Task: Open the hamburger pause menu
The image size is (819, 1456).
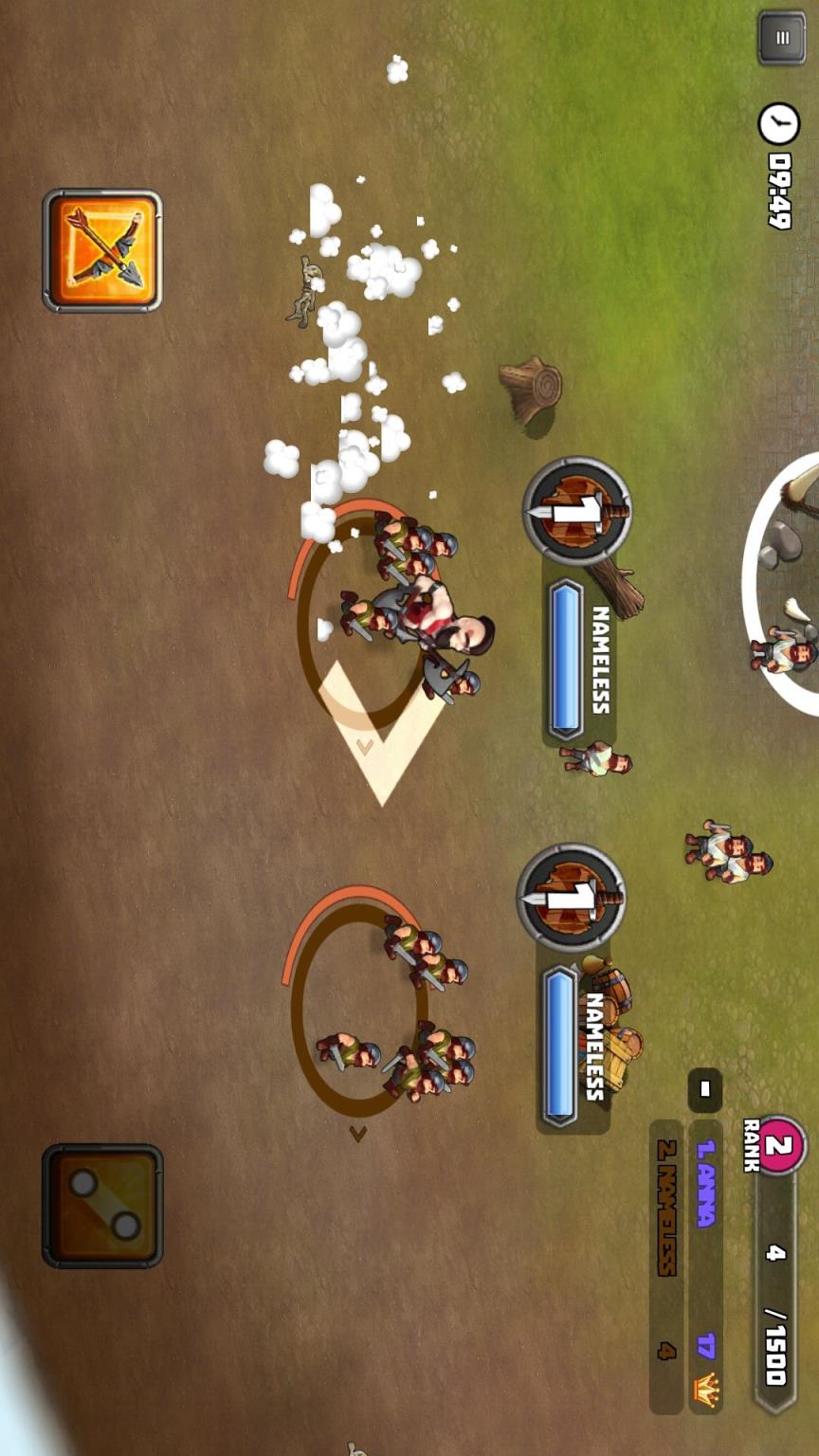Action: point(781,38)
